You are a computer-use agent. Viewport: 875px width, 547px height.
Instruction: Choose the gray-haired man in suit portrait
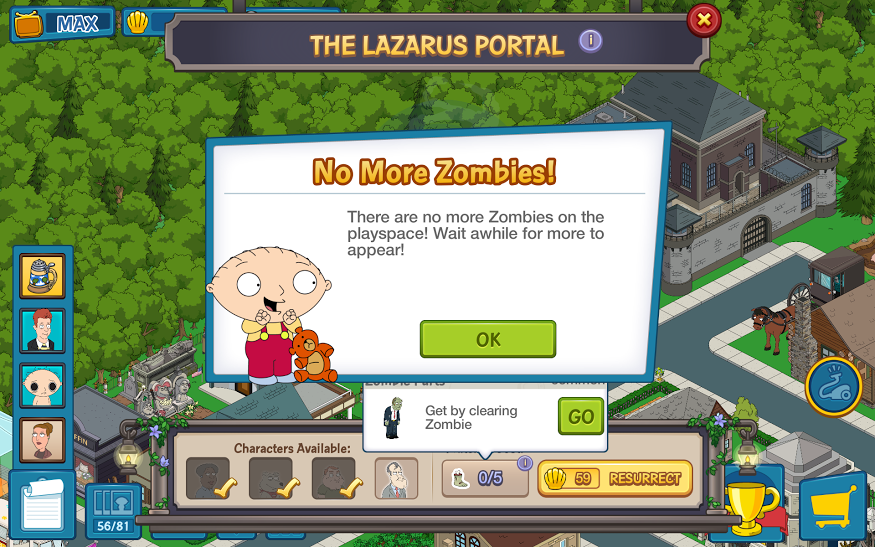coord(397,478)
